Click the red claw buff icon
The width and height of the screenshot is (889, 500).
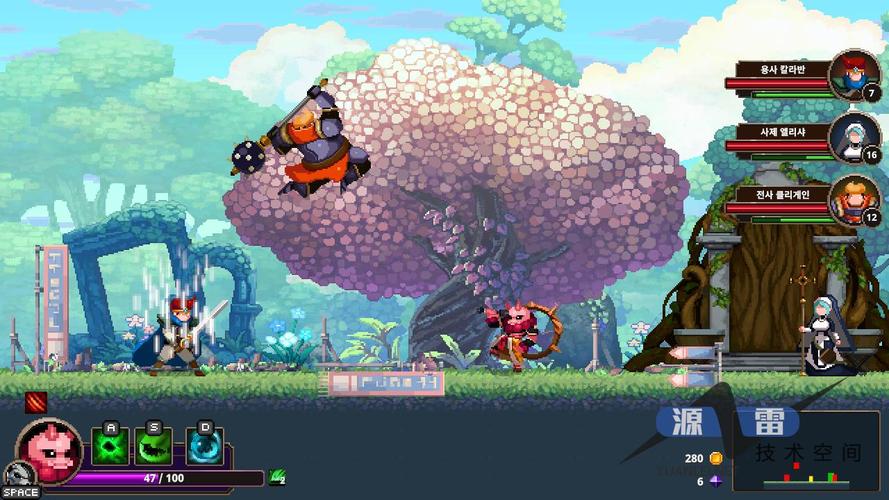pyautogui.click(x=36, y=403)
